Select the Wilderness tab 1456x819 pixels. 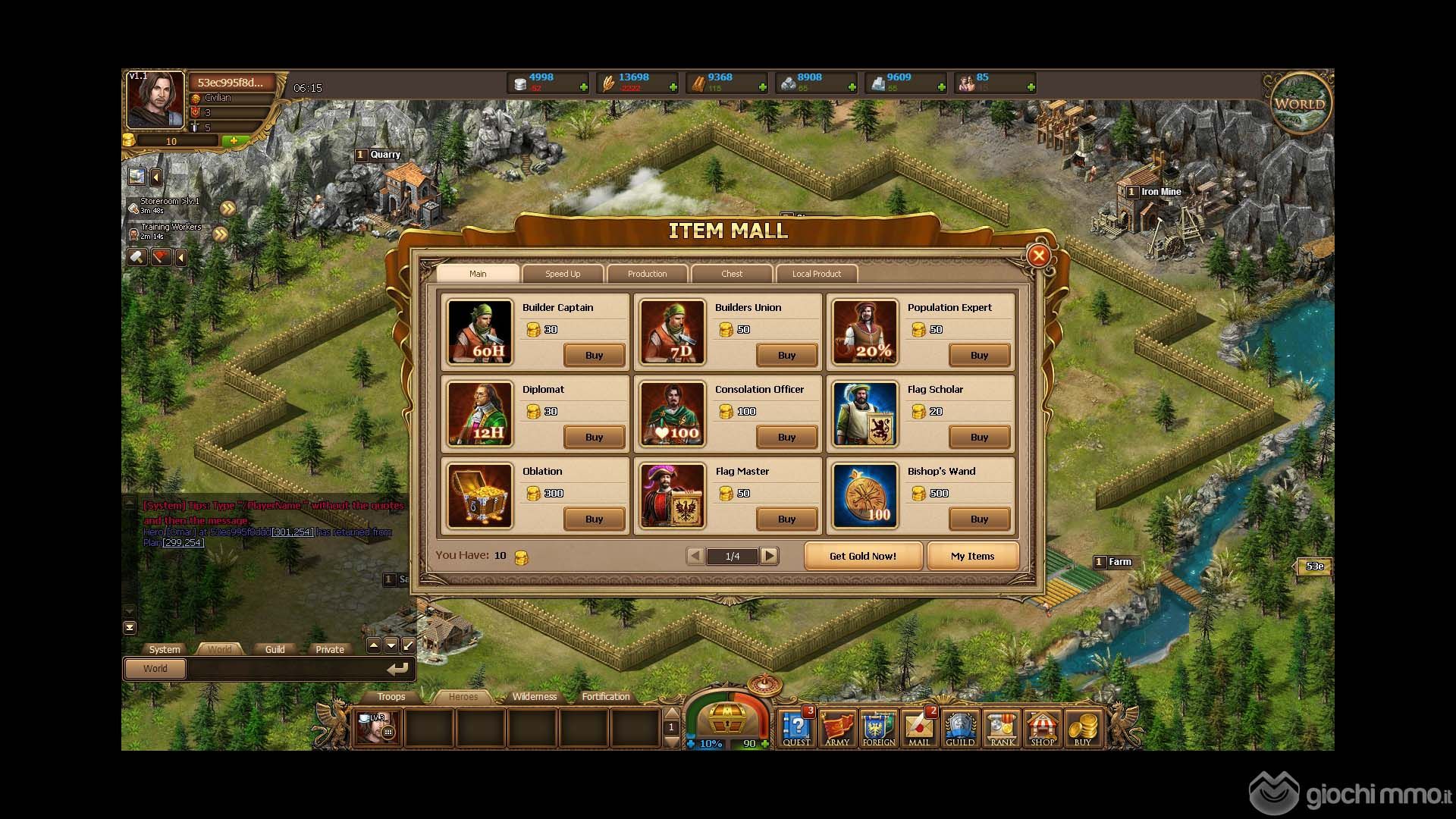click(534, 696)
